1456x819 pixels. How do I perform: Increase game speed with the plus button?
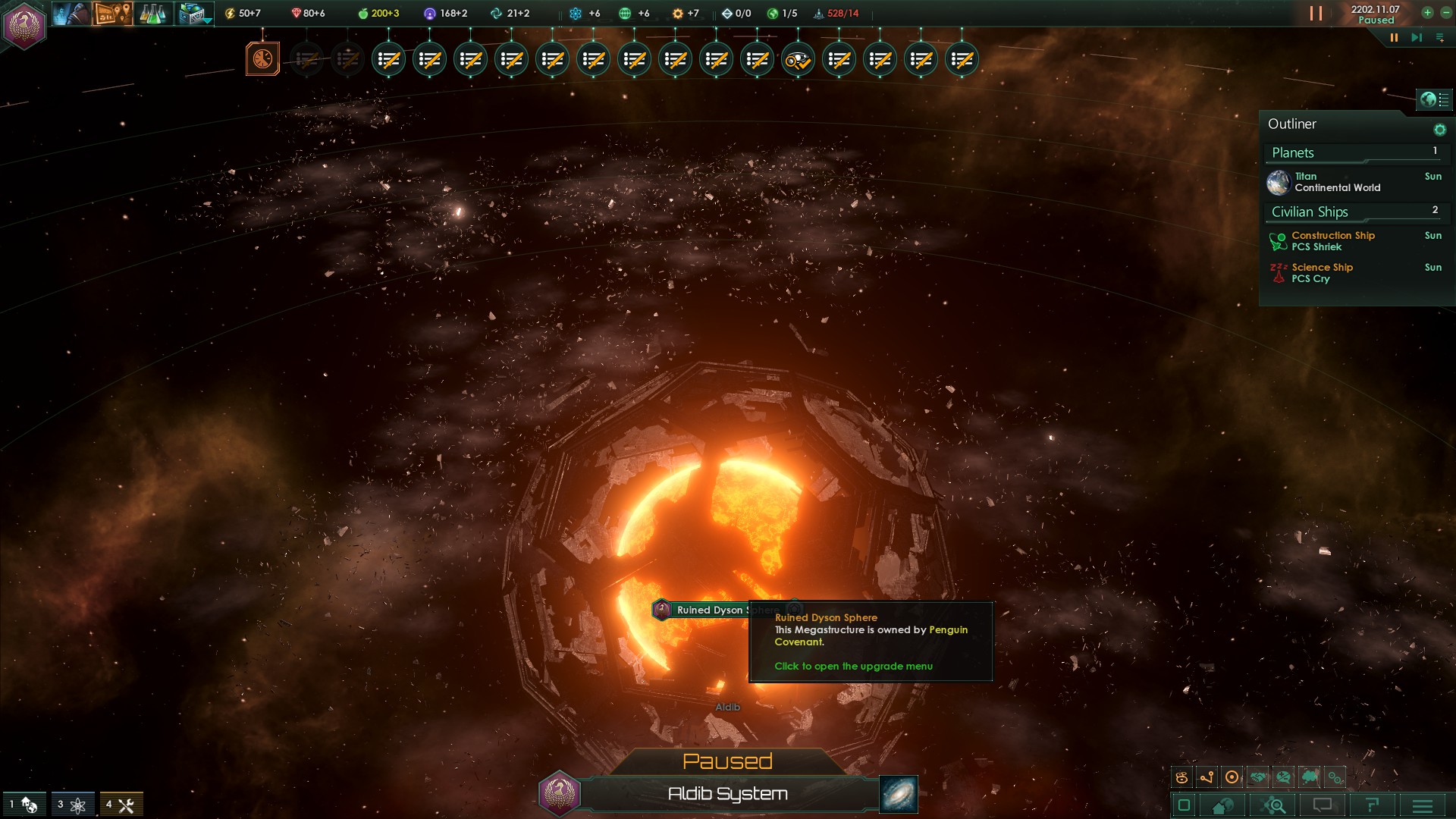1427,13
